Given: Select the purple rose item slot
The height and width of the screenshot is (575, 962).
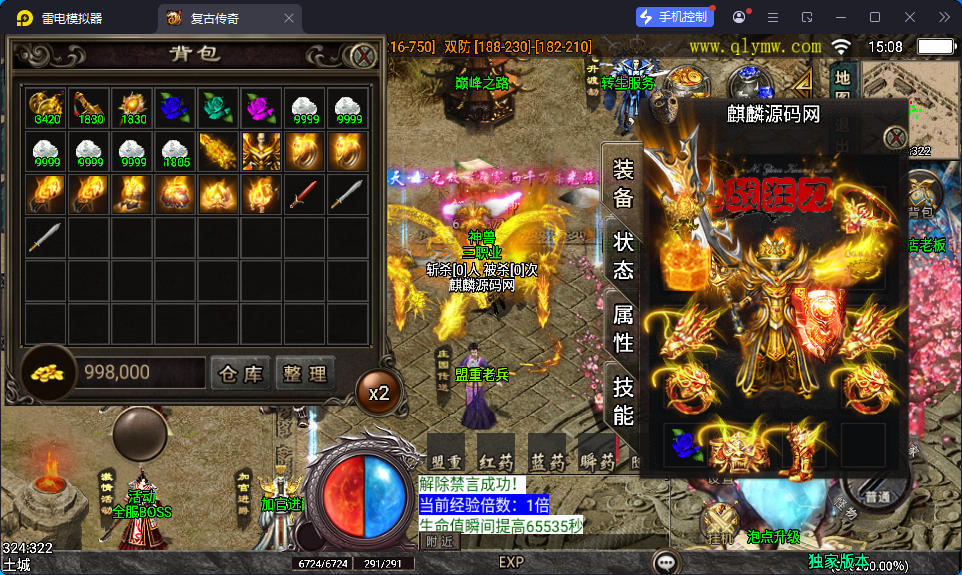Looking at the screenshot, I should click(x=260, y=107).
